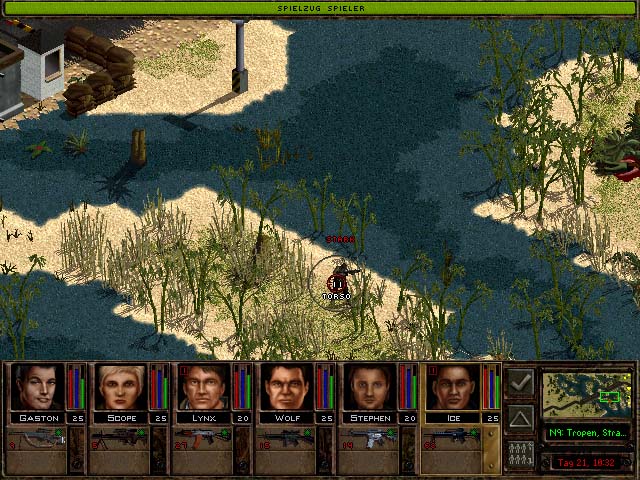This screenshot has height=480, width=640.
Task: Switch to Wolf's portrait
Action: click(287, 387)
